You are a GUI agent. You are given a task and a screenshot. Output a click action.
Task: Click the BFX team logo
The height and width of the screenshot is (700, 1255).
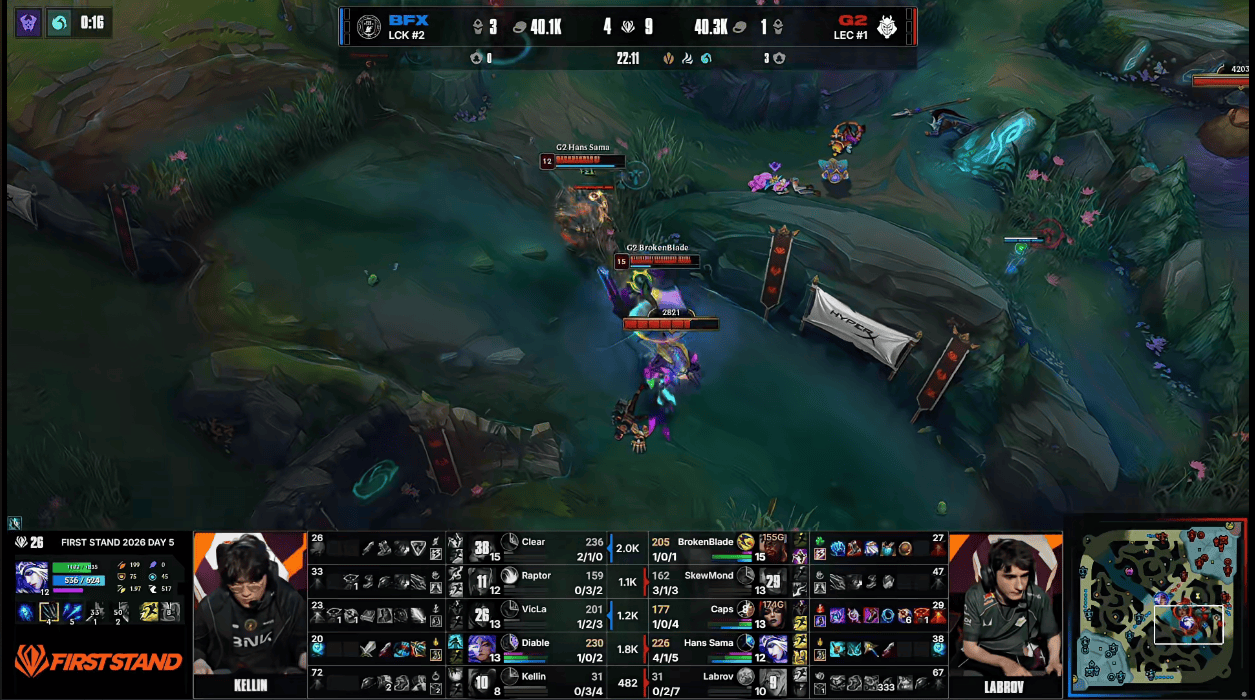(x=370, y=27)
